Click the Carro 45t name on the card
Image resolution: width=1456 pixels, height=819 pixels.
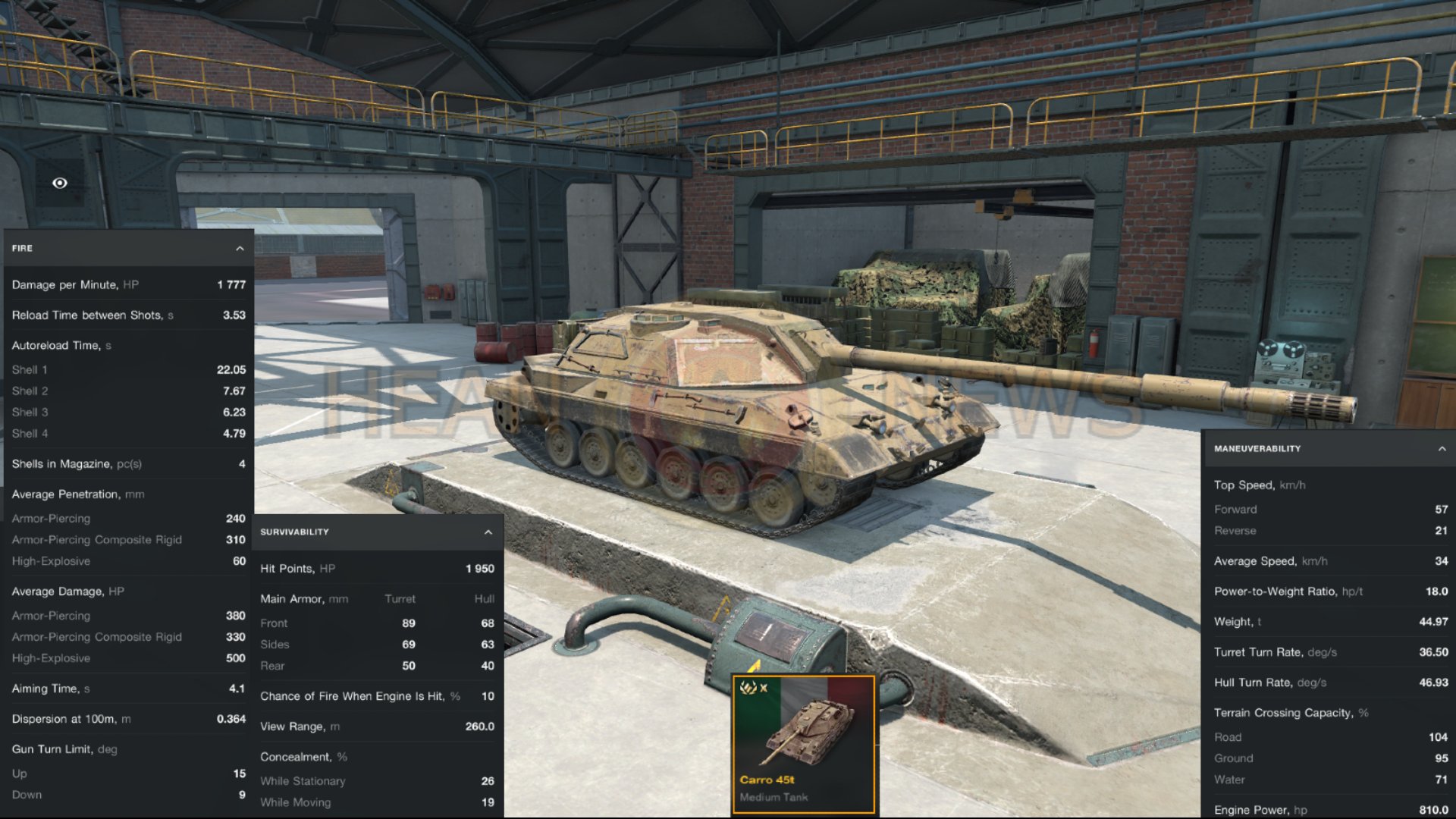[766, 780]
